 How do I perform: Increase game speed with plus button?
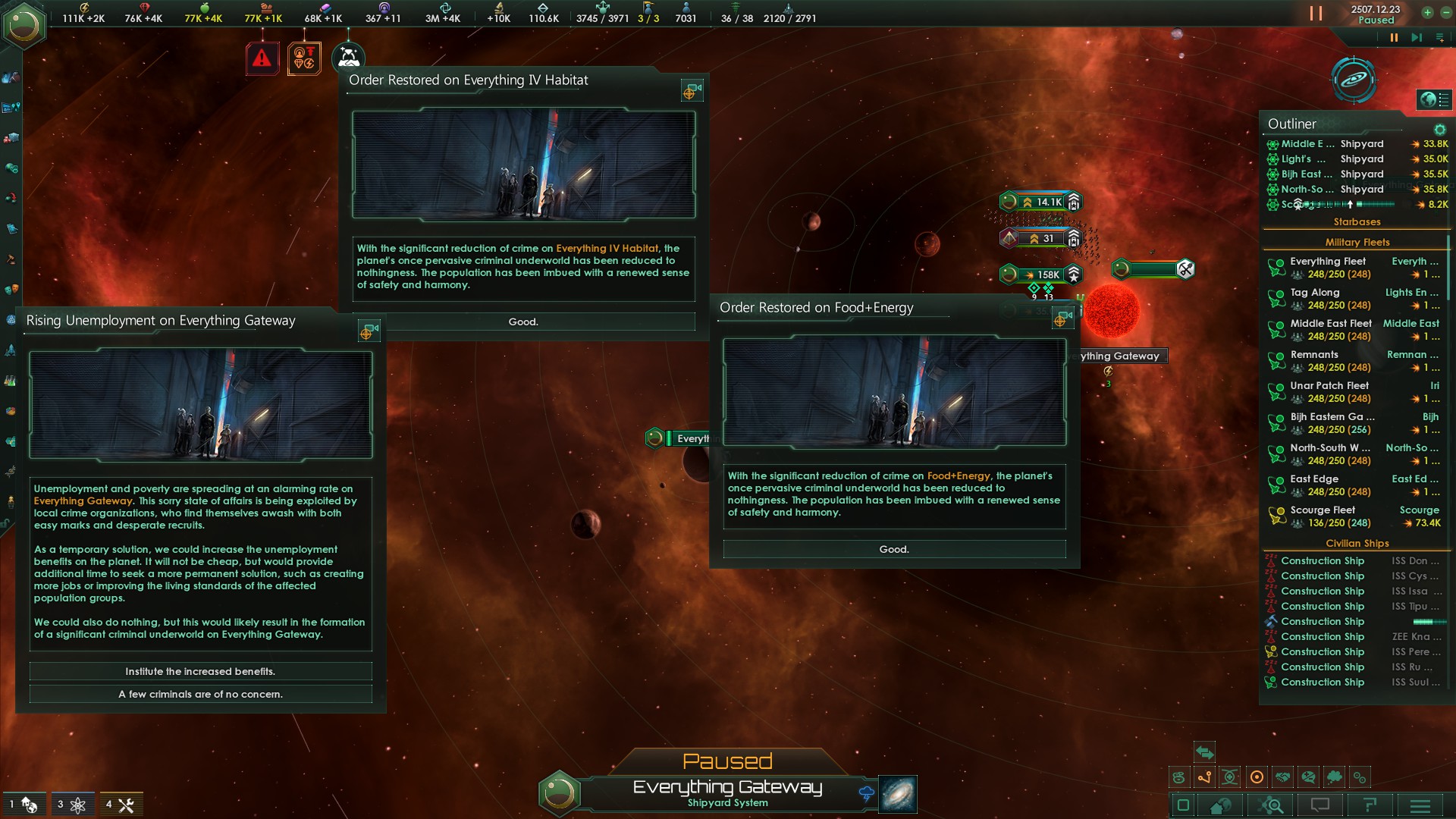1427,13
